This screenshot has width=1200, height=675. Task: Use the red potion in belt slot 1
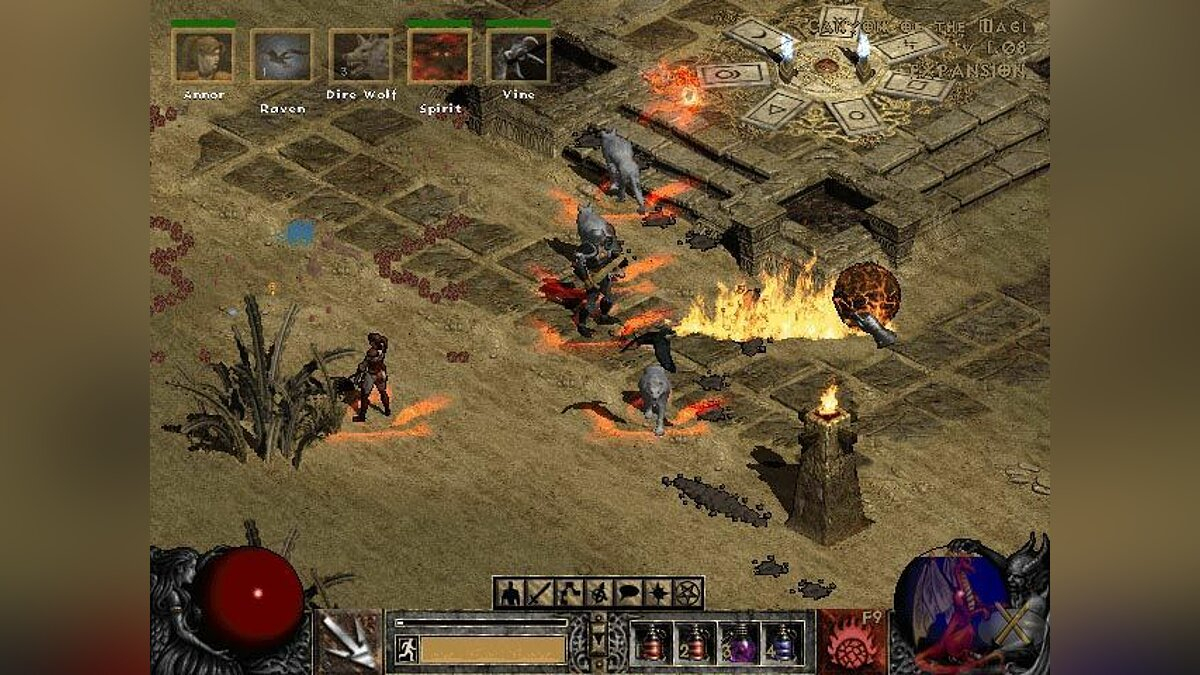tap(650, 642)
